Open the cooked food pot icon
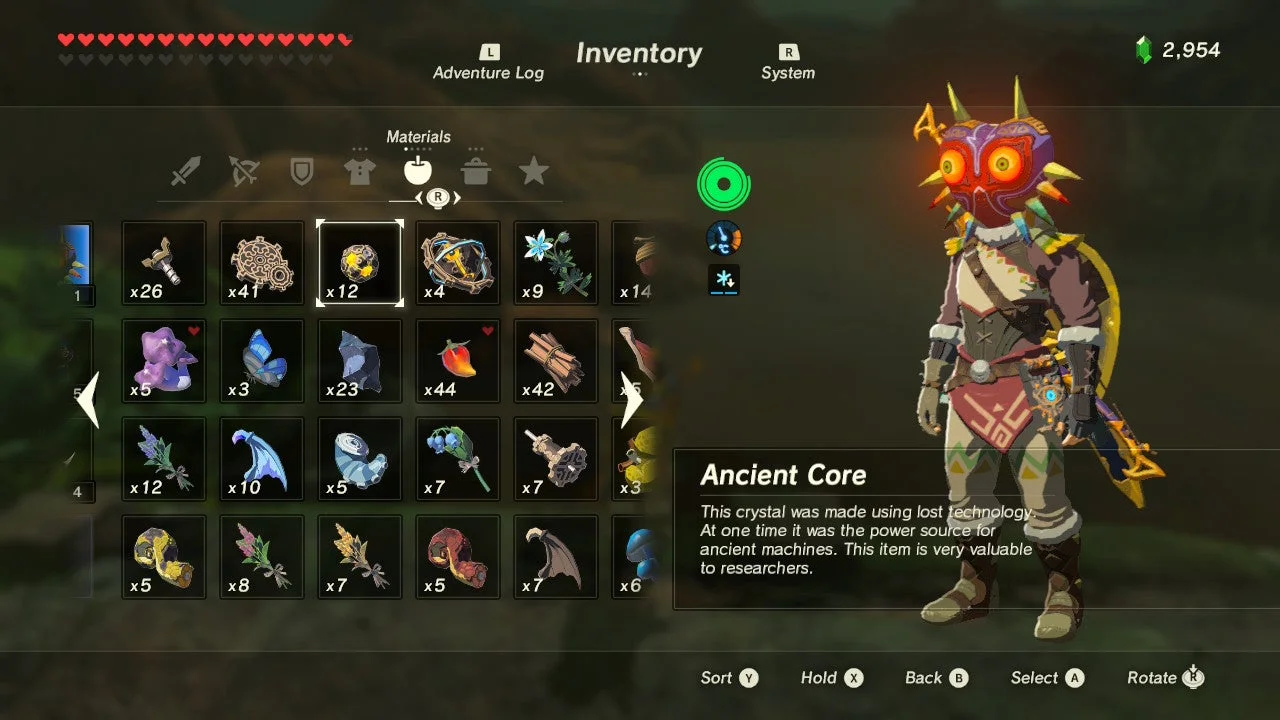The image size is (1280, 720). 477,171
